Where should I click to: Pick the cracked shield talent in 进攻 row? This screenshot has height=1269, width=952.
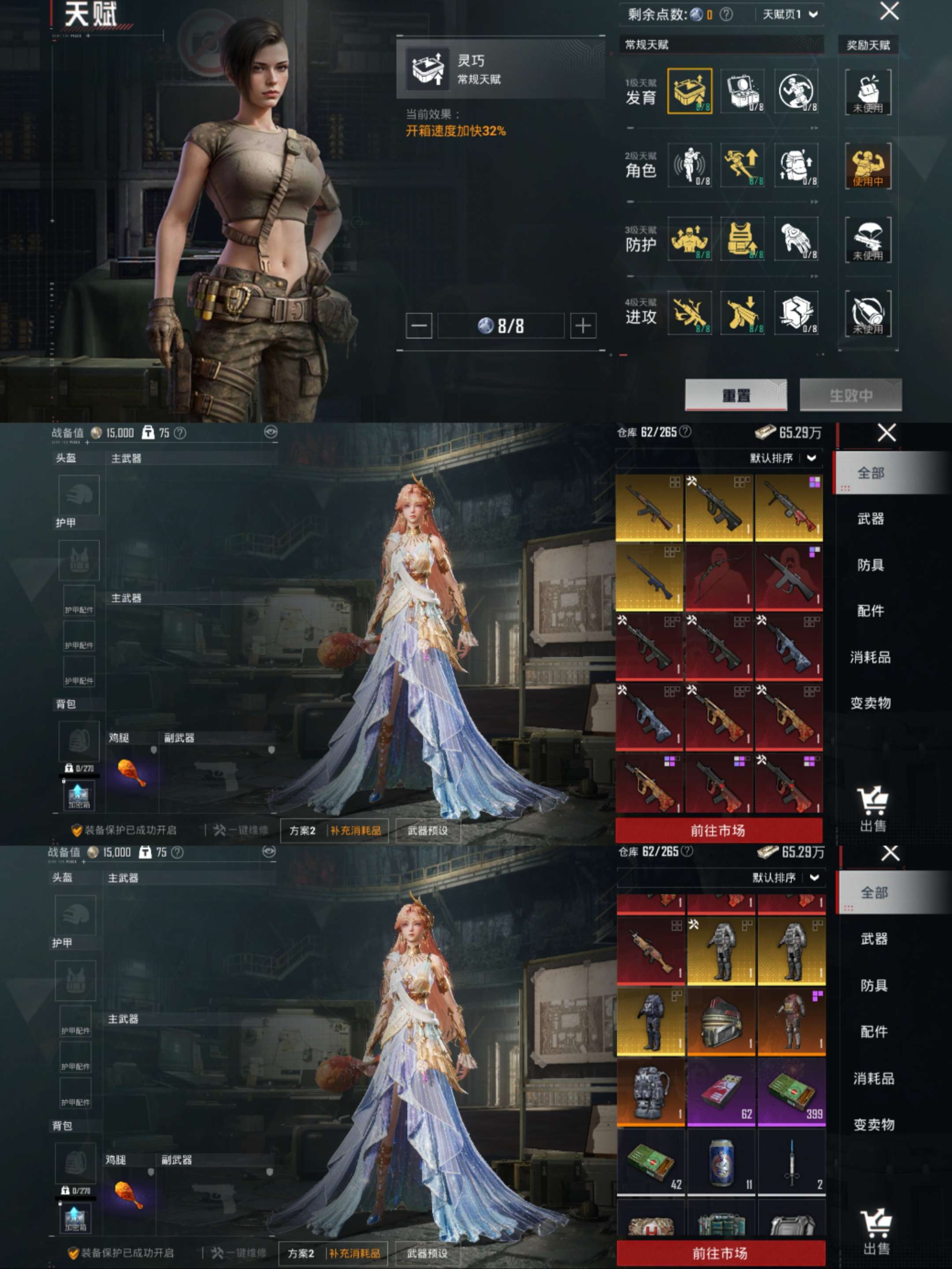coord(796,313)
